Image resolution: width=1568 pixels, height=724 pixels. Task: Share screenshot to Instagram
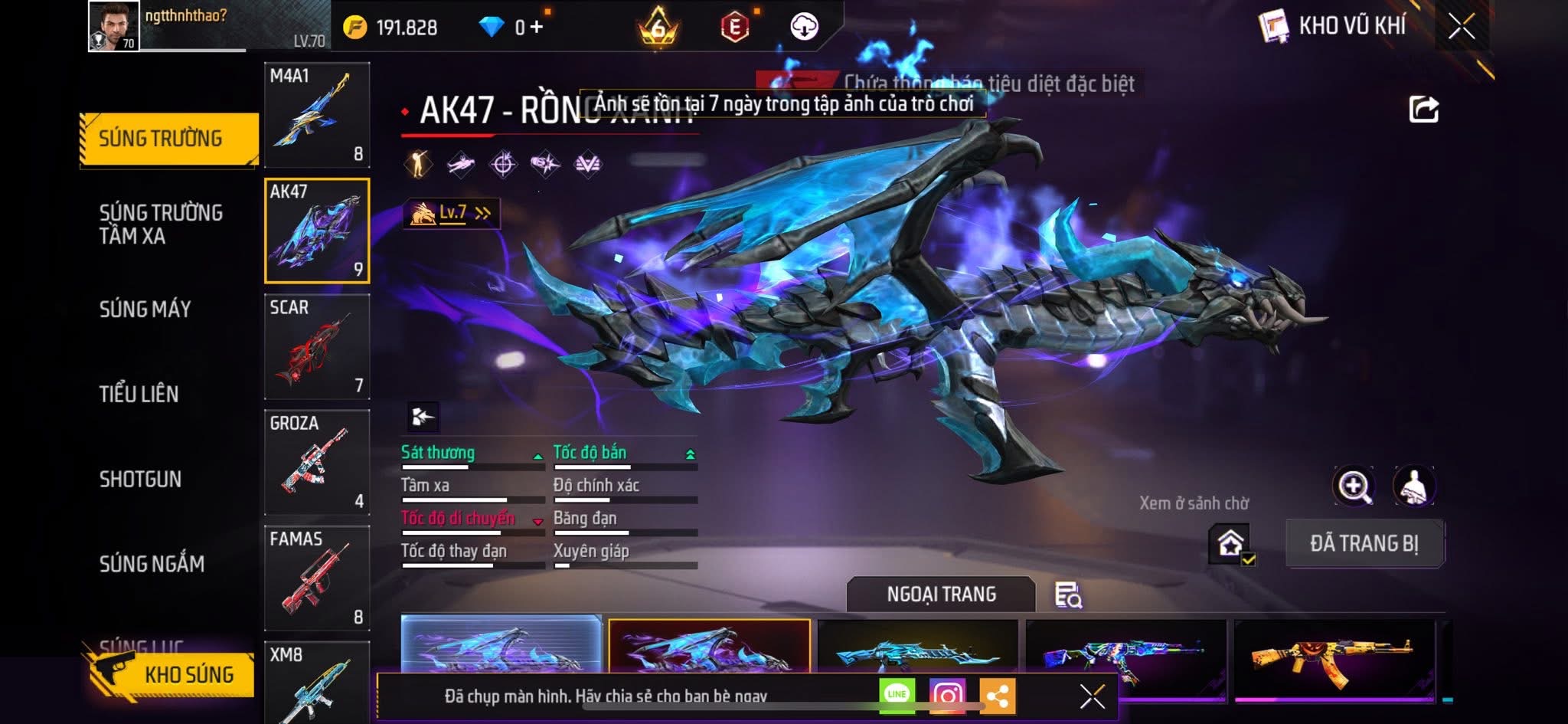(x=947, y=695)
